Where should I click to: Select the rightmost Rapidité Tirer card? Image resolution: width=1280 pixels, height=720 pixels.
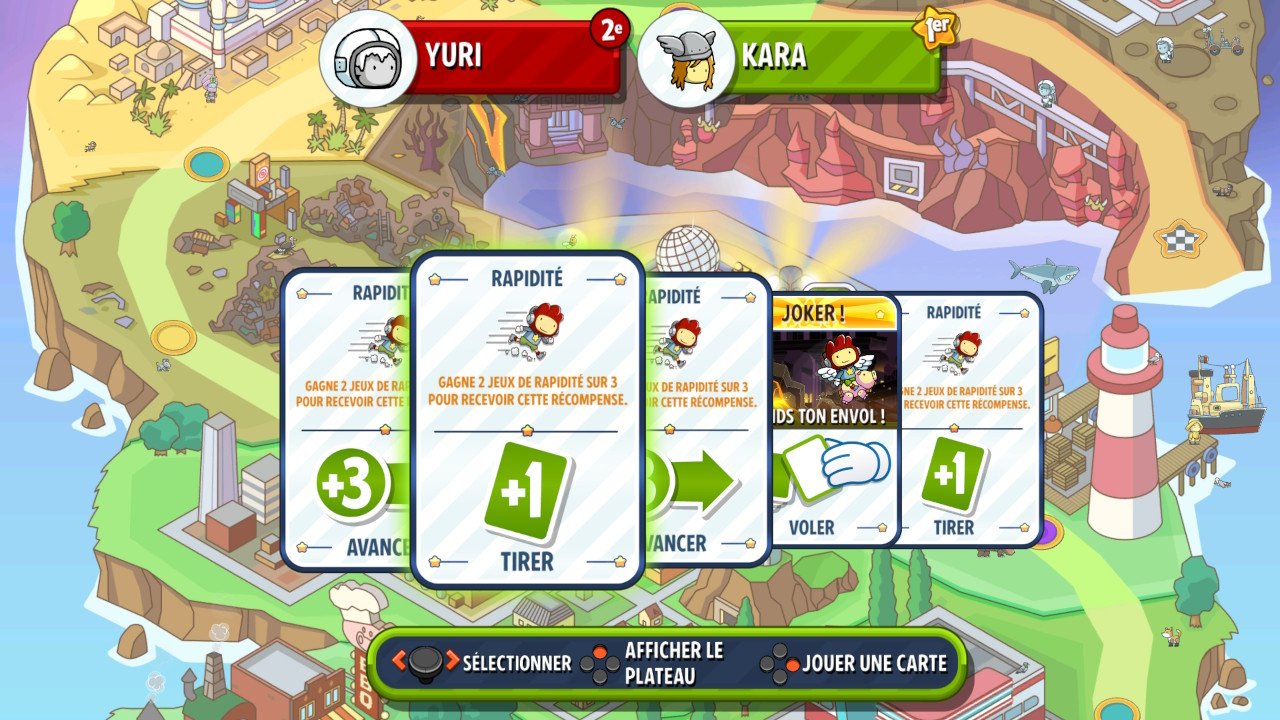[955, 420]
